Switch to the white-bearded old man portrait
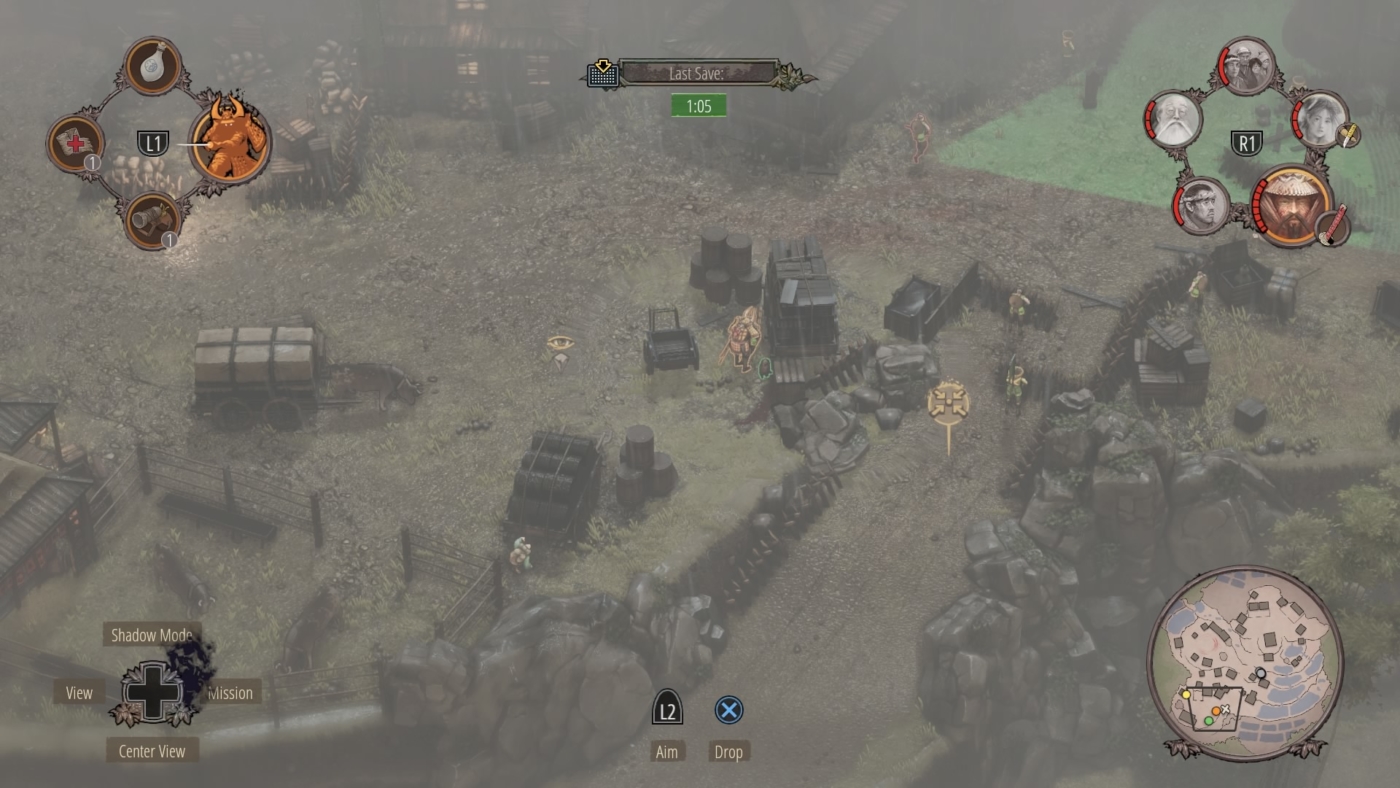 (1172, 119)
